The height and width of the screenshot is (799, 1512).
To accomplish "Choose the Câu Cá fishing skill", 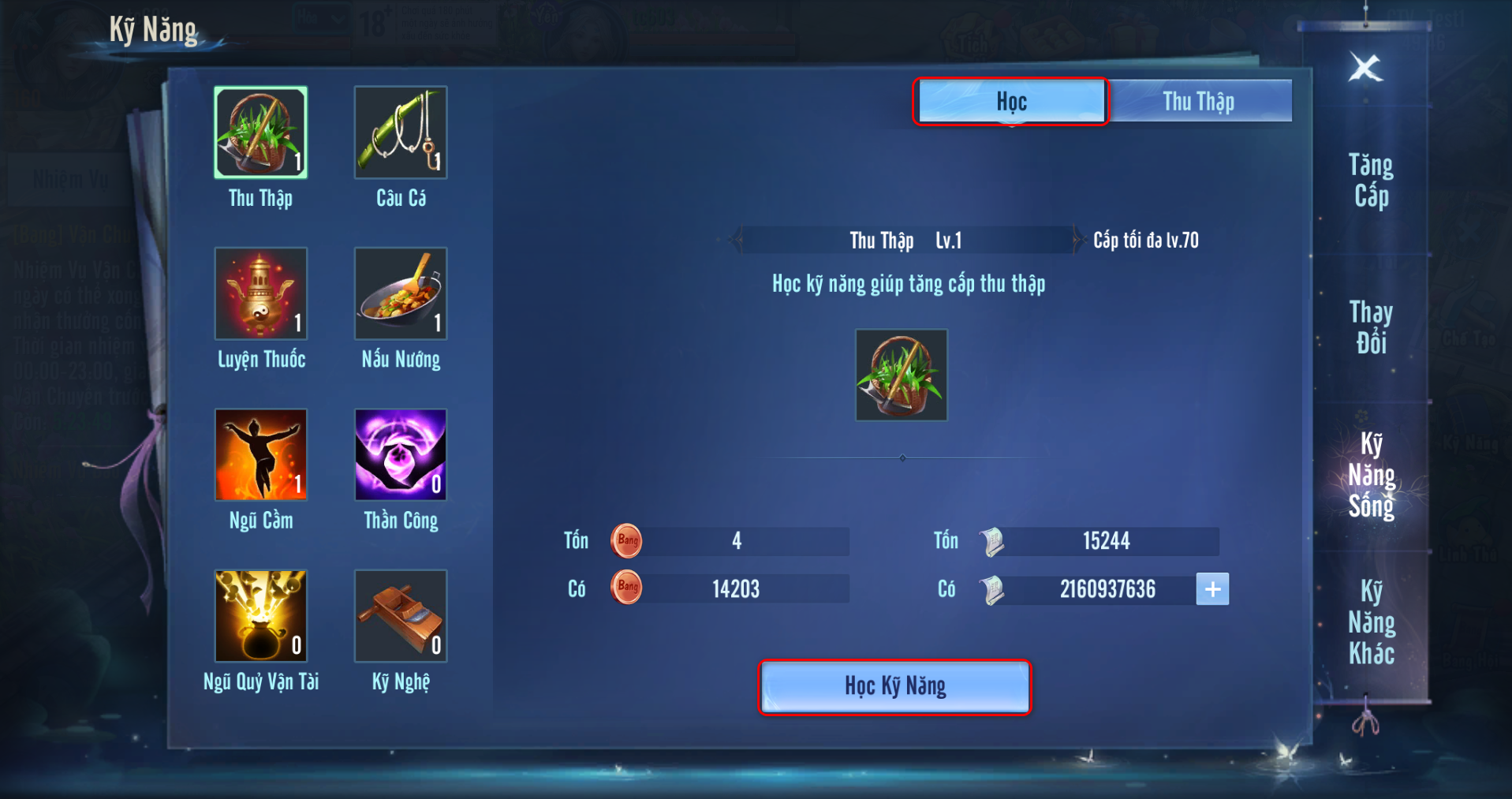I will click(401, 133).
